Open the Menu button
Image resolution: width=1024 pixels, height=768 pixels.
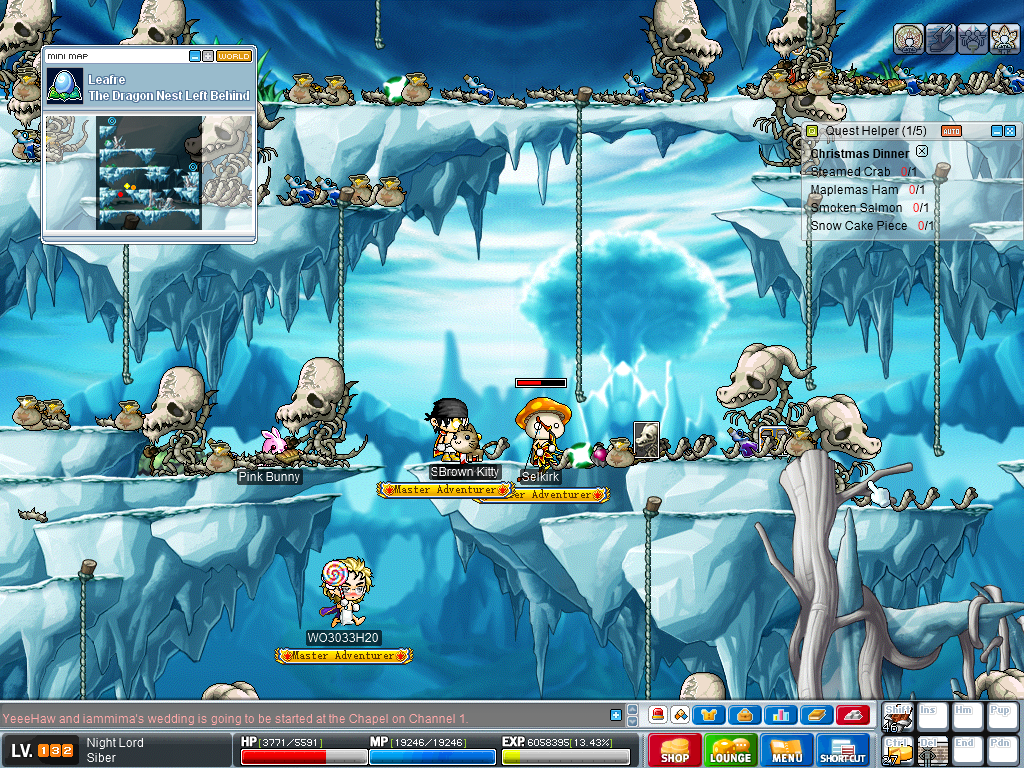(x=786, y=750)
